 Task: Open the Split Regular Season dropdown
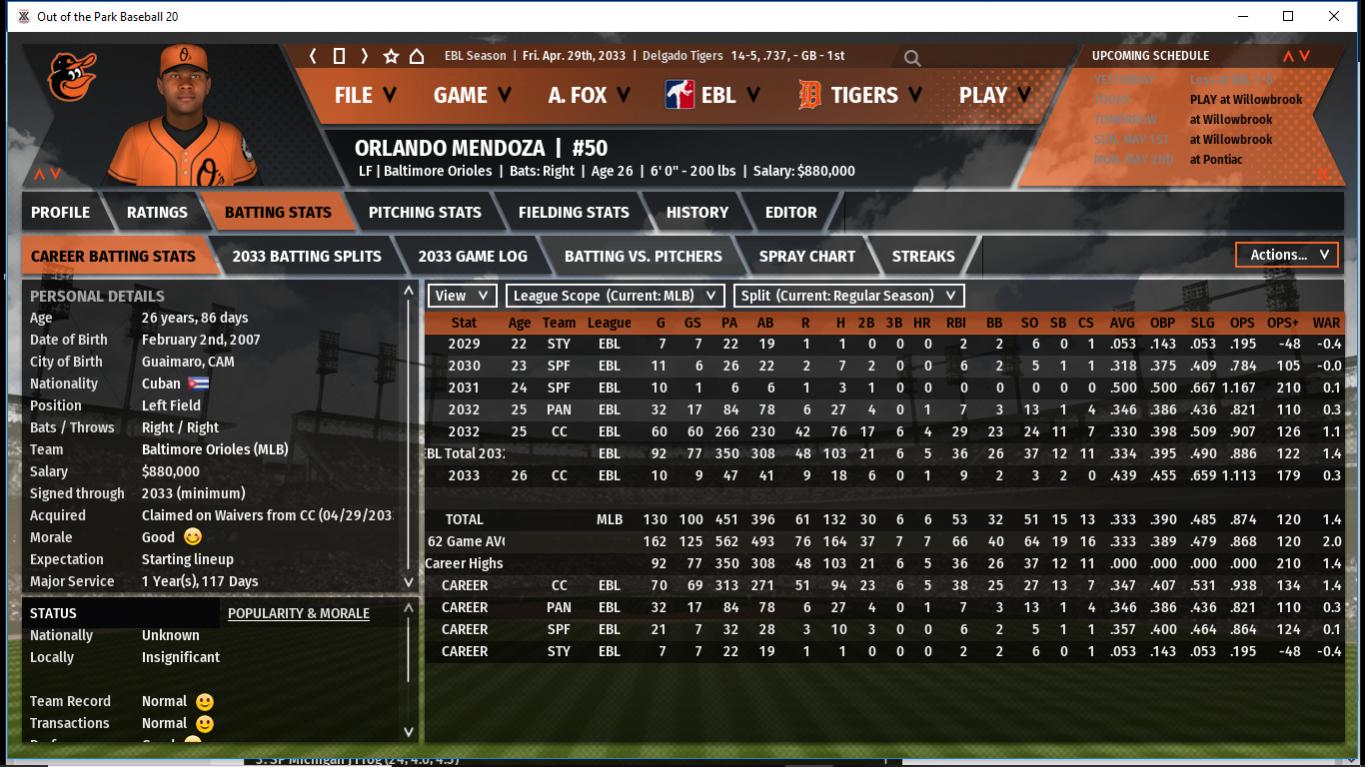pos(849,295)
